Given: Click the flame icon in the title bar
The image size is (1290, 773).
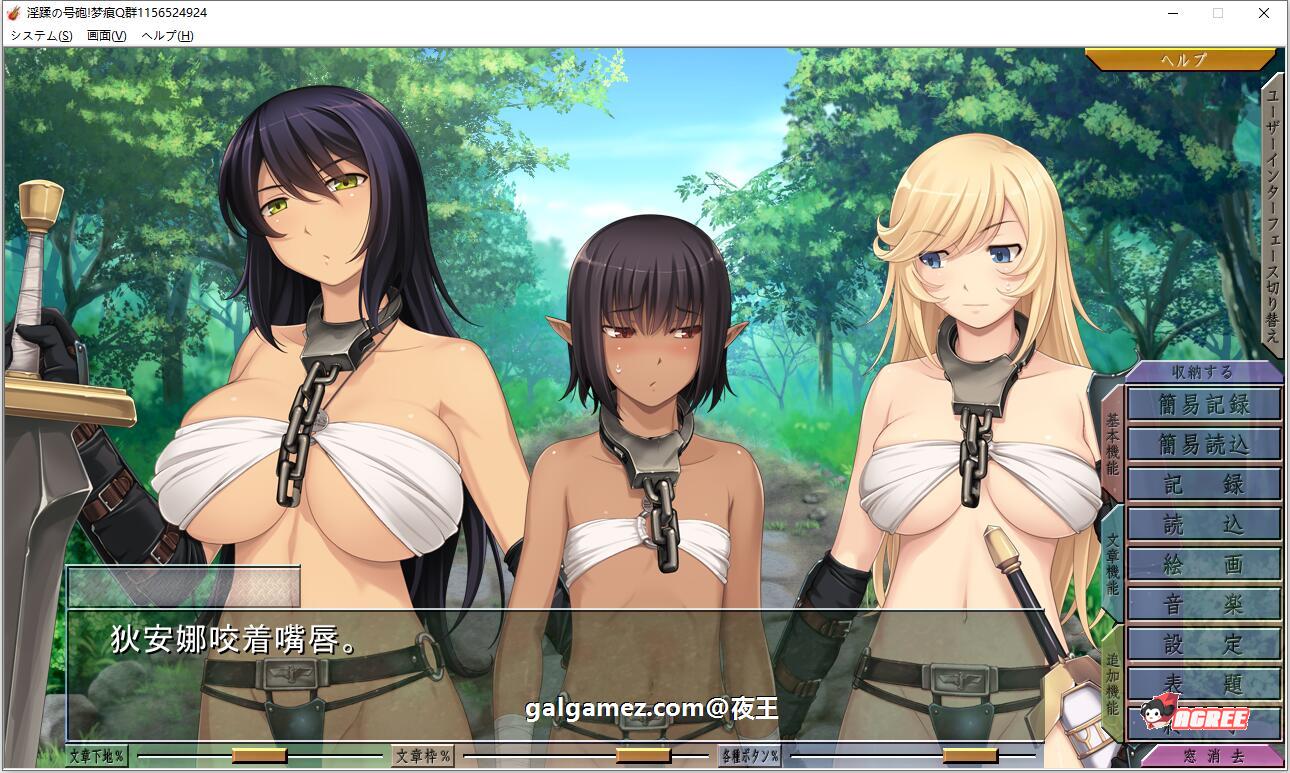Looking at the screenshot, I should (x=12, y=13).
